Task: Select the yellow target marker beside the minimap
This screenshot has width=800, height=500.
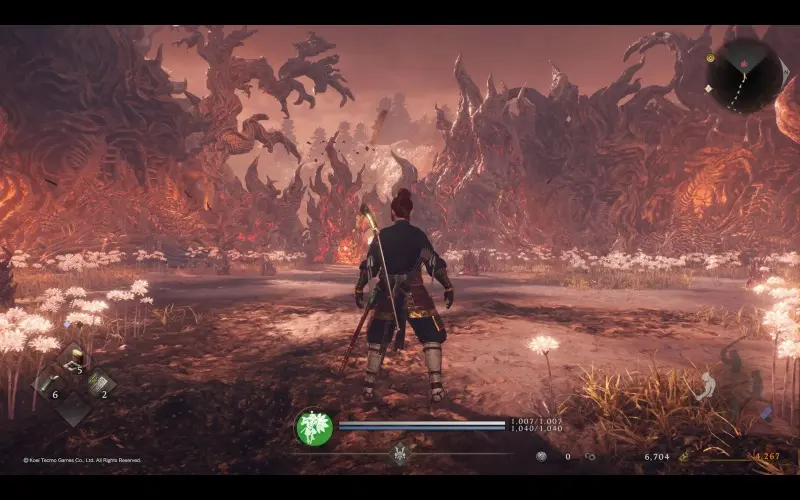Action: coord(710,58)
